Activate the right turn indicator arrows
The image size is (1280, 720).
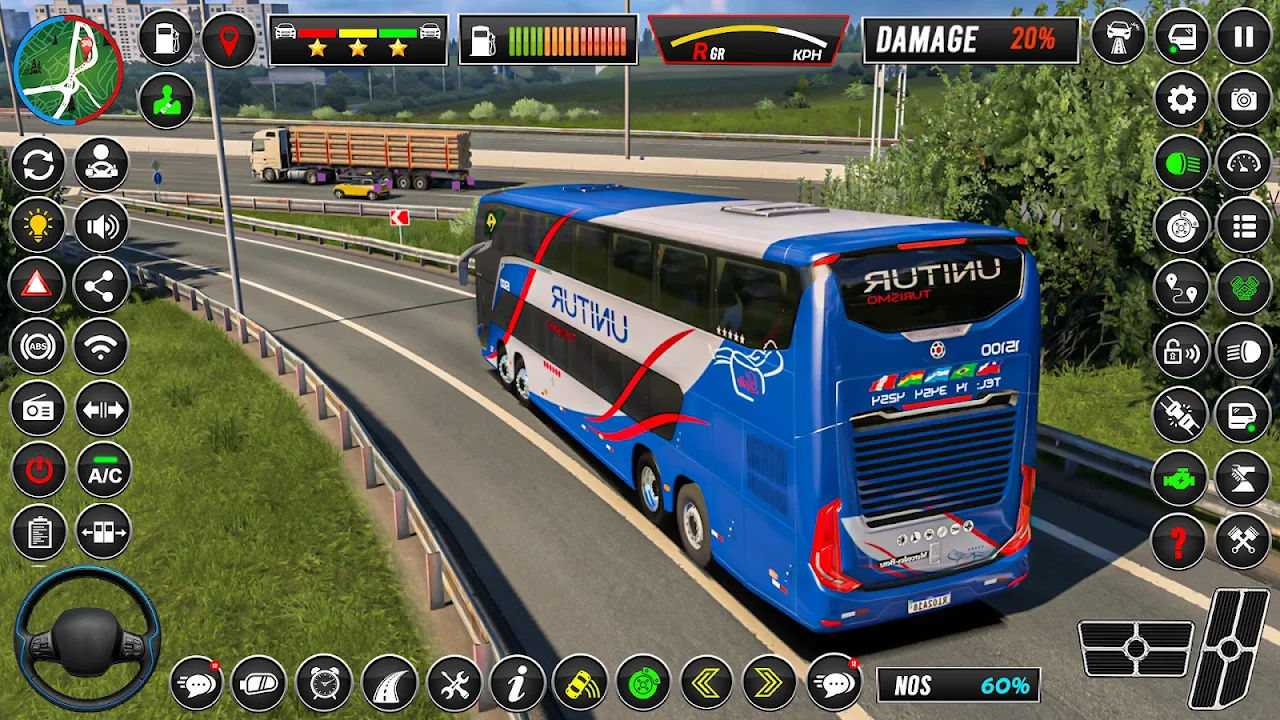pyautogui.click(x=769, y=683)
